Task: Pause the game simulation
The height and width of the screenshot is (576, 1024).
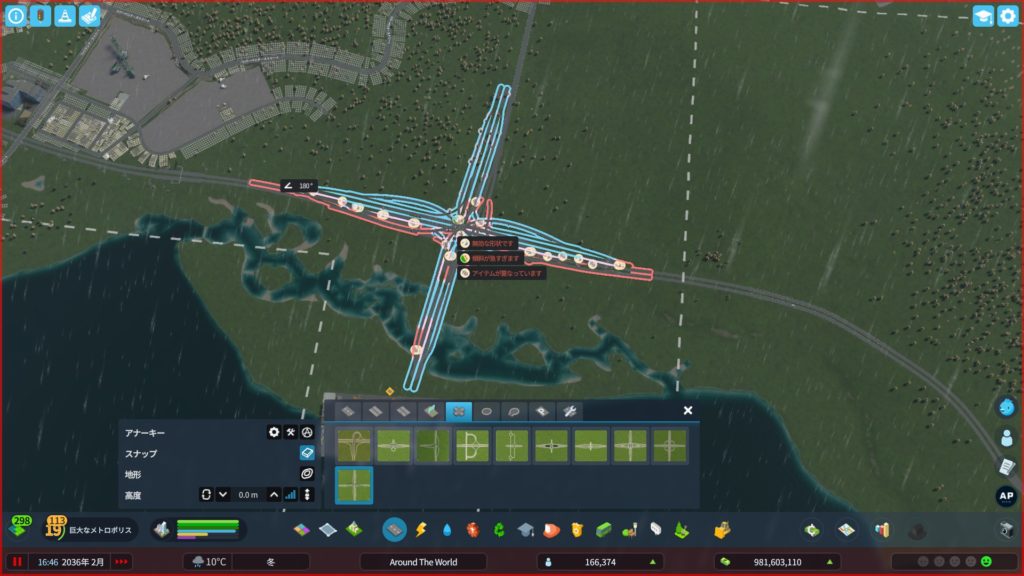Action: [17, 562]
